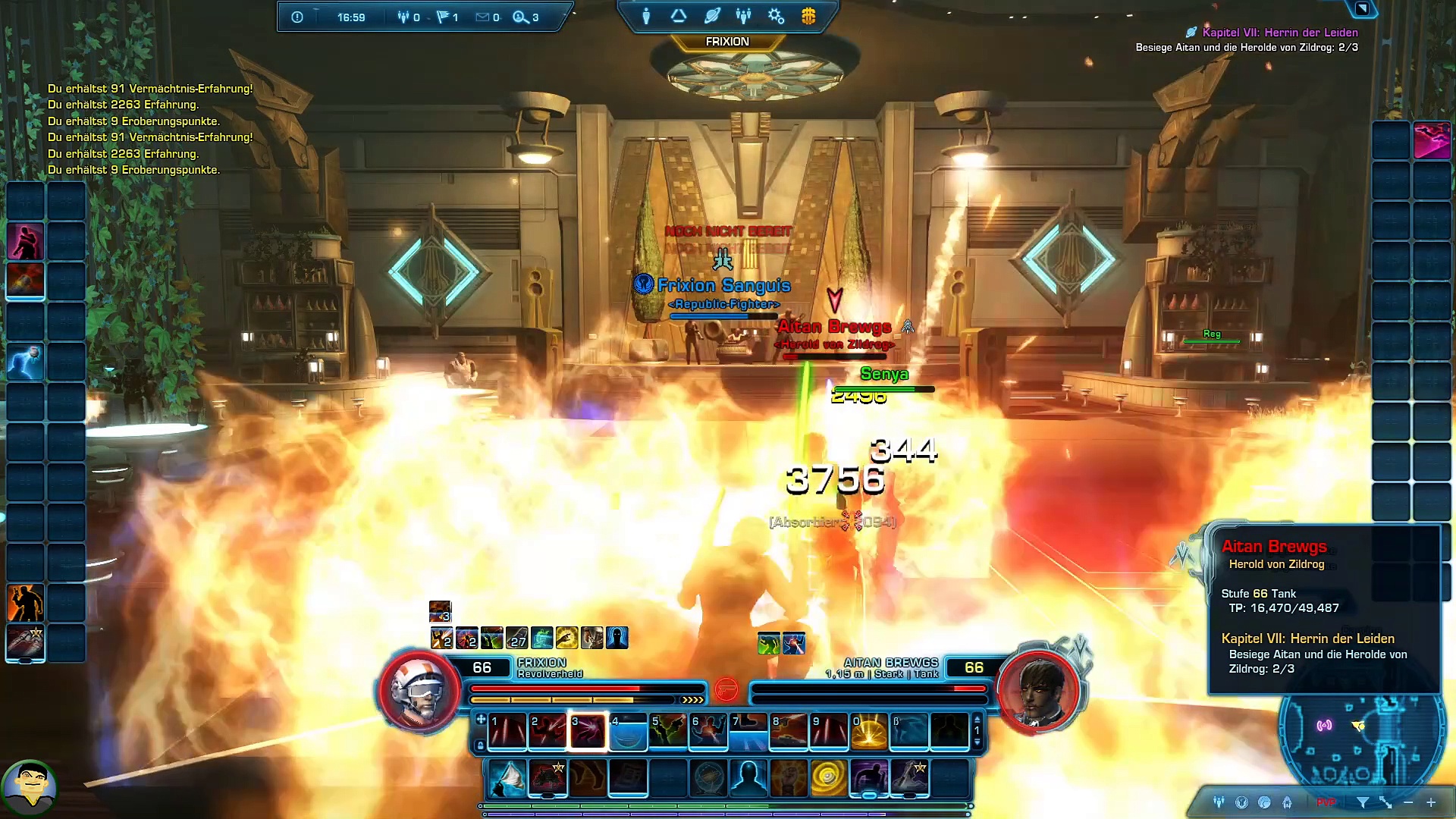Select the Aitan Brewgs target portrait

click(1038, 689)
